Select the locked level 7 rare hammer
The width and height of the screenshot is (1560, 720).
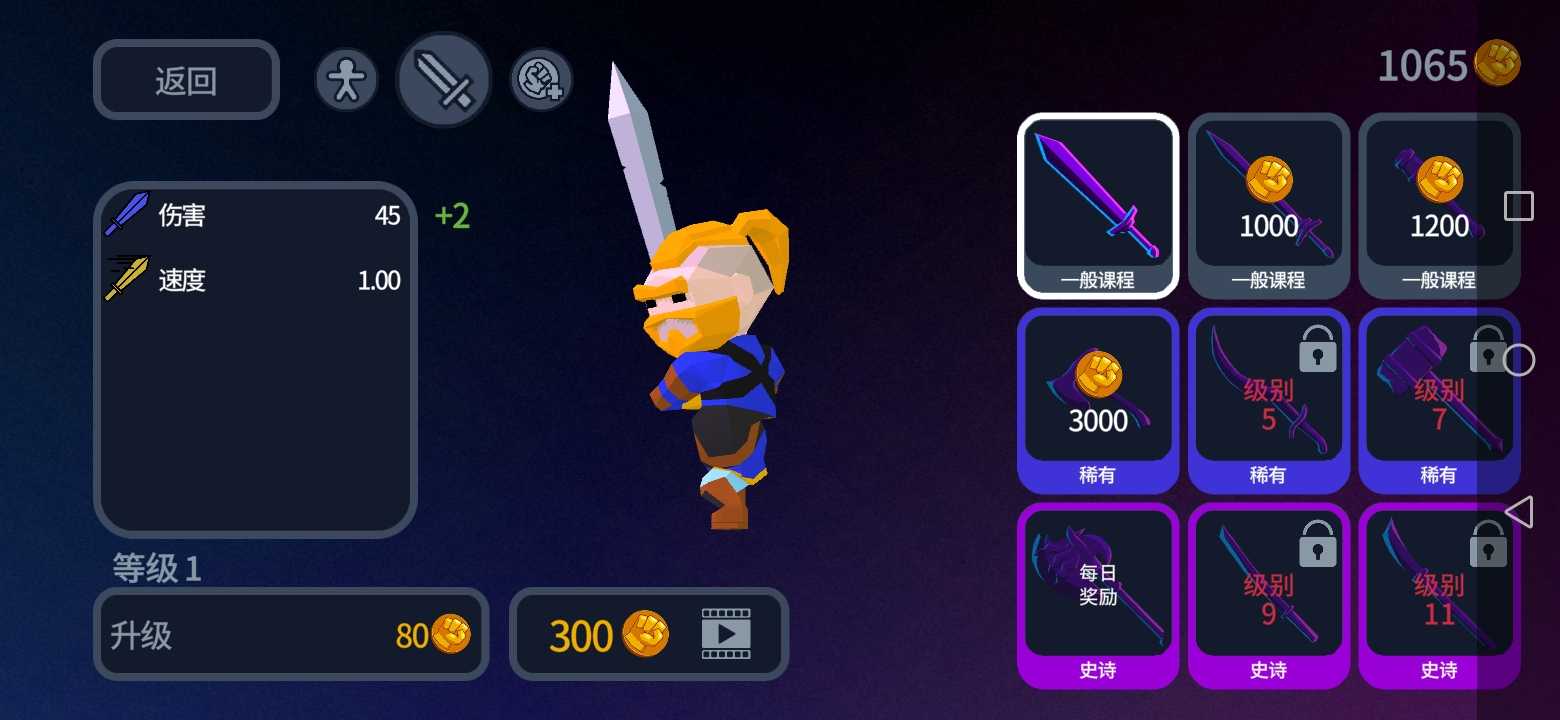point(1439,400)
